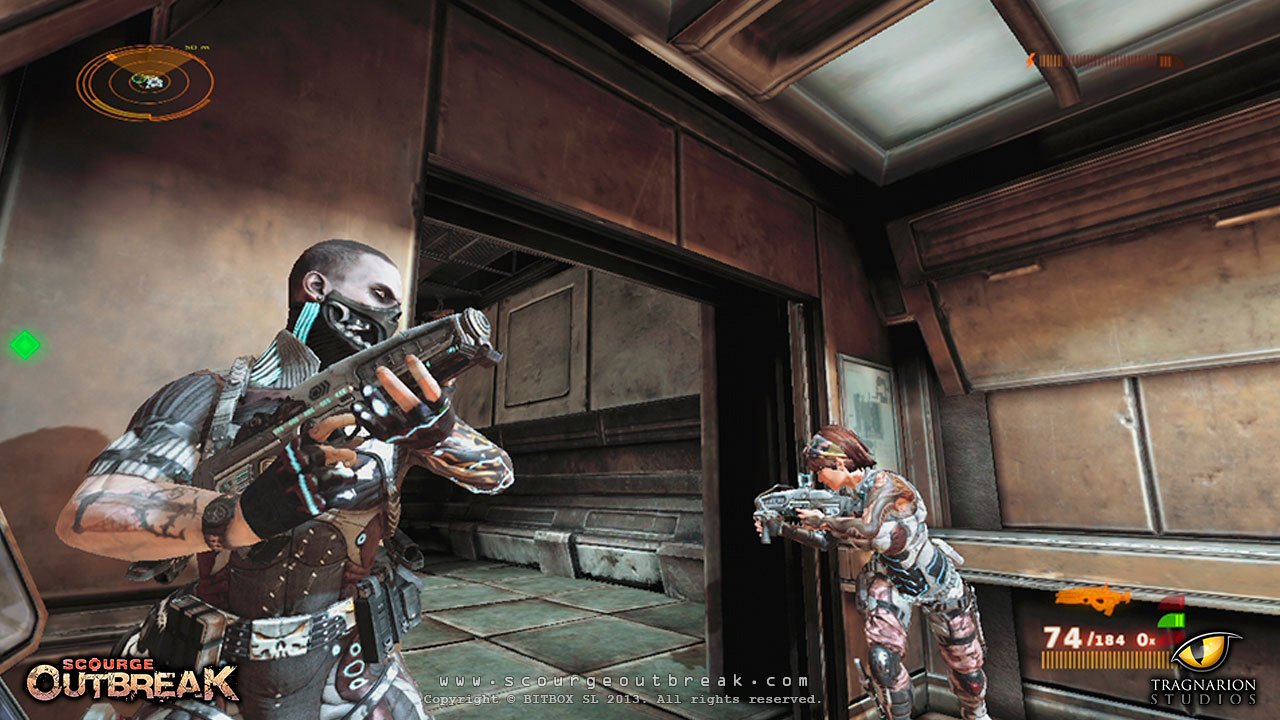
Task: Click the Scourge Outbreak game logo
Action: pos(135,680)
